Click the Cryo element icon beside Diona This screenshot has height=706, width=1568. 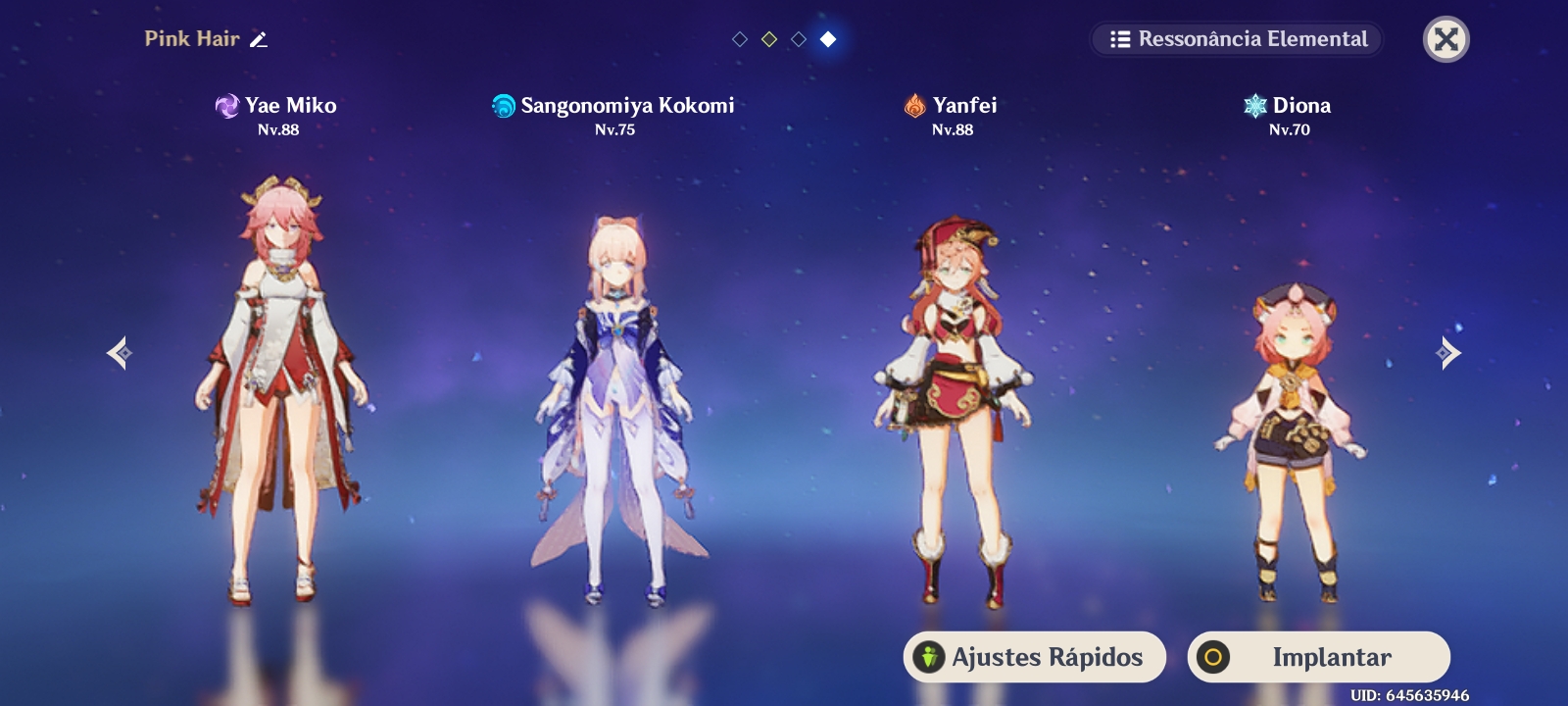[1255, 107]
